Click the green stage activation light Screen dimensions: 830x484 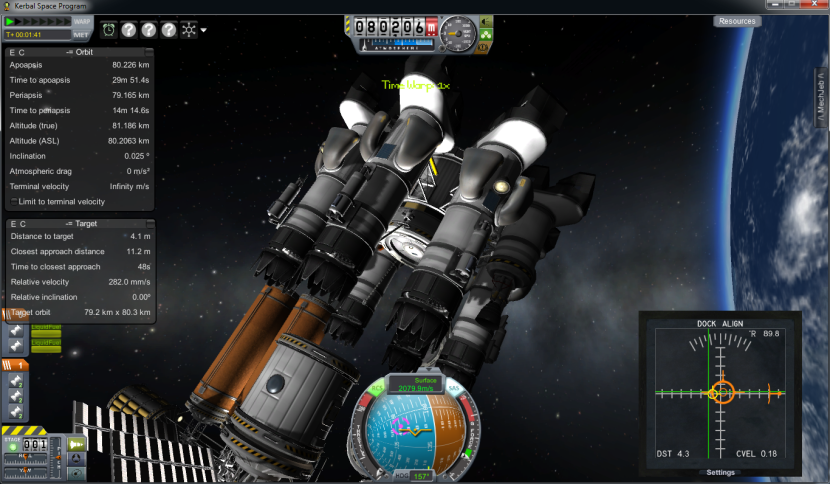(x=13, y=447)
